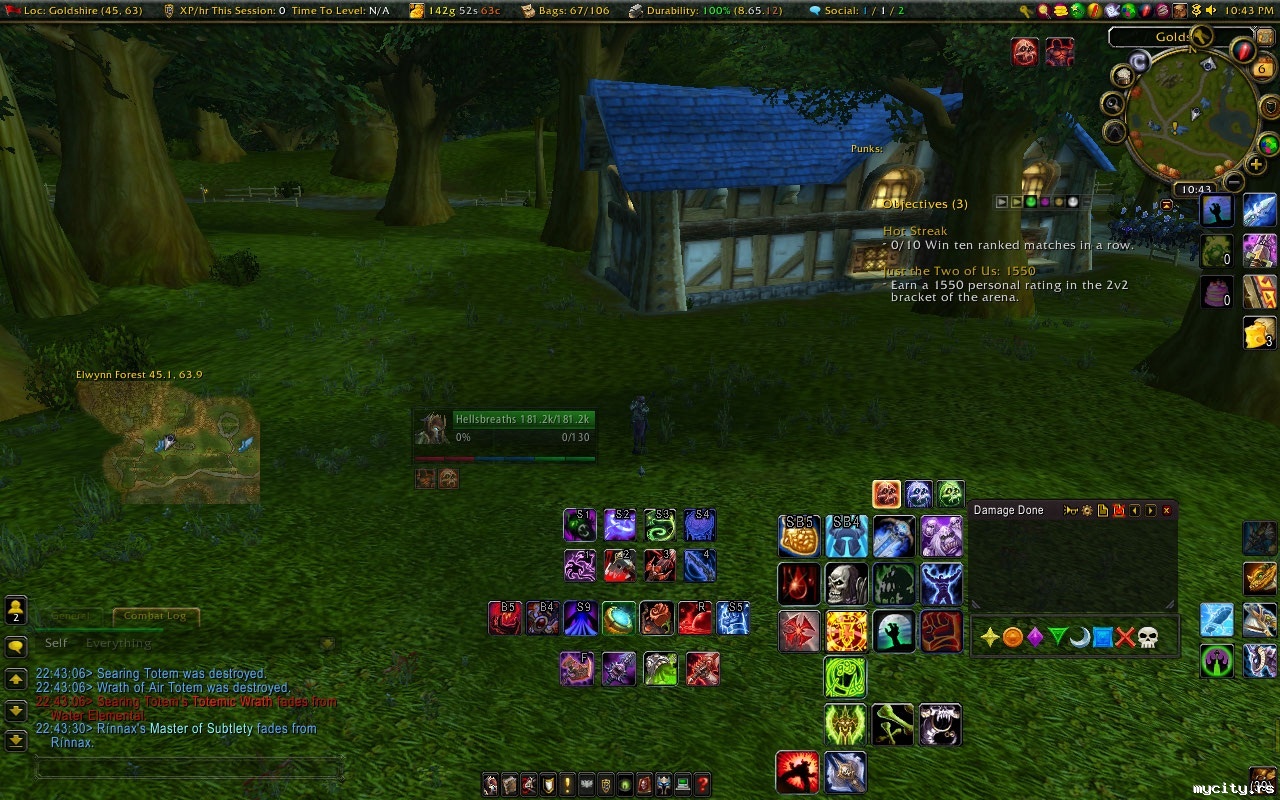
Task: Activate the green Celtic knot ability
Action: pos(845,677)
